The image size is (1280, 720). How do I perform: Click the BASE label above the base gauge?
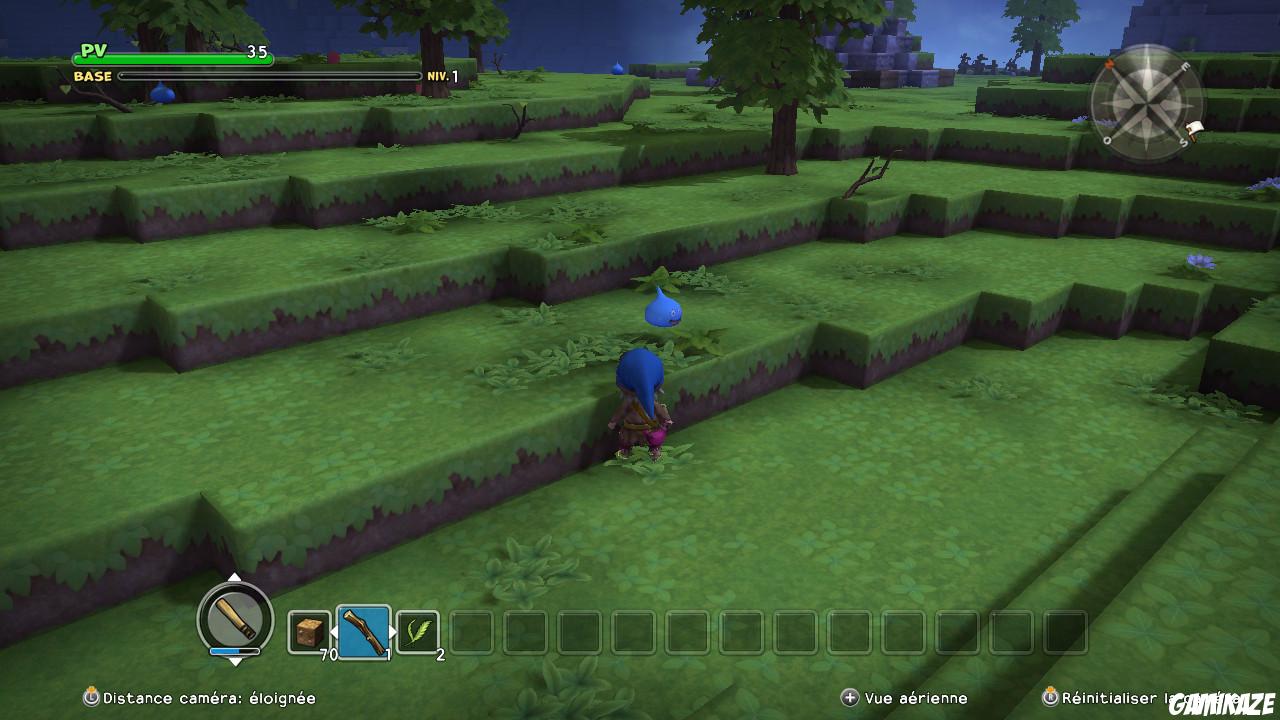(x=90, y=76)
